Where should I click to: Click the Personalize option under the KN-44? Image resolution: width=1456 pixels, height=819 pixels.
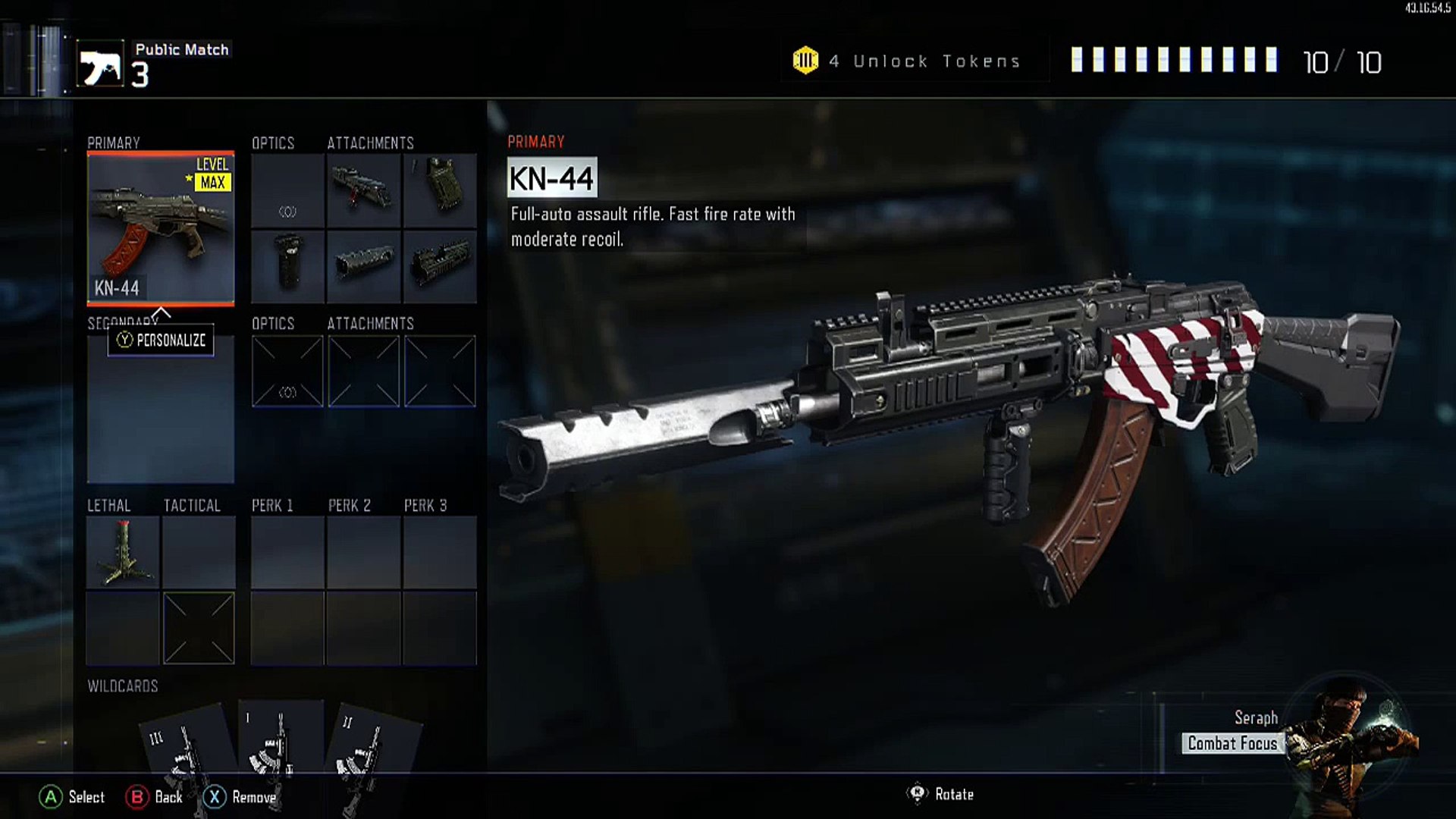tap(161, 340)
